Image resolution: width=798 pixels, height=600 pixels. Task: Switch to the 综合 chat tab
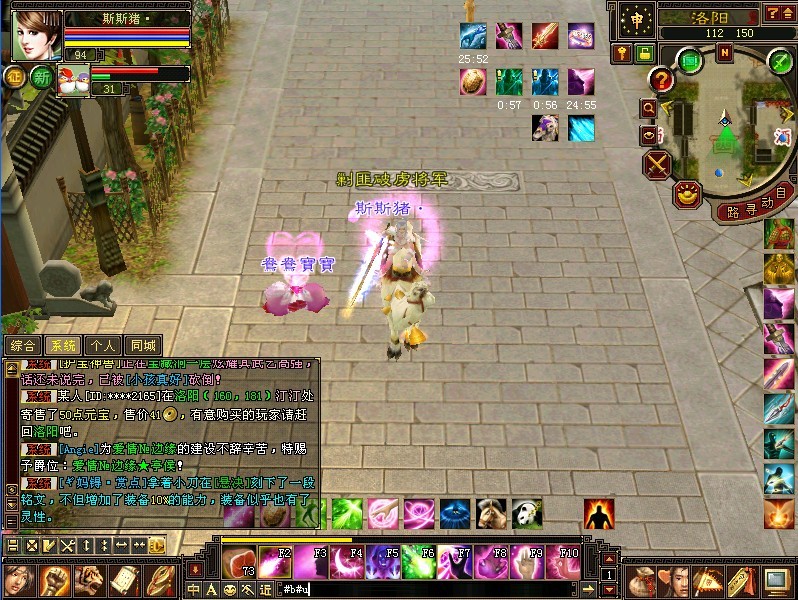pos(23,345)
